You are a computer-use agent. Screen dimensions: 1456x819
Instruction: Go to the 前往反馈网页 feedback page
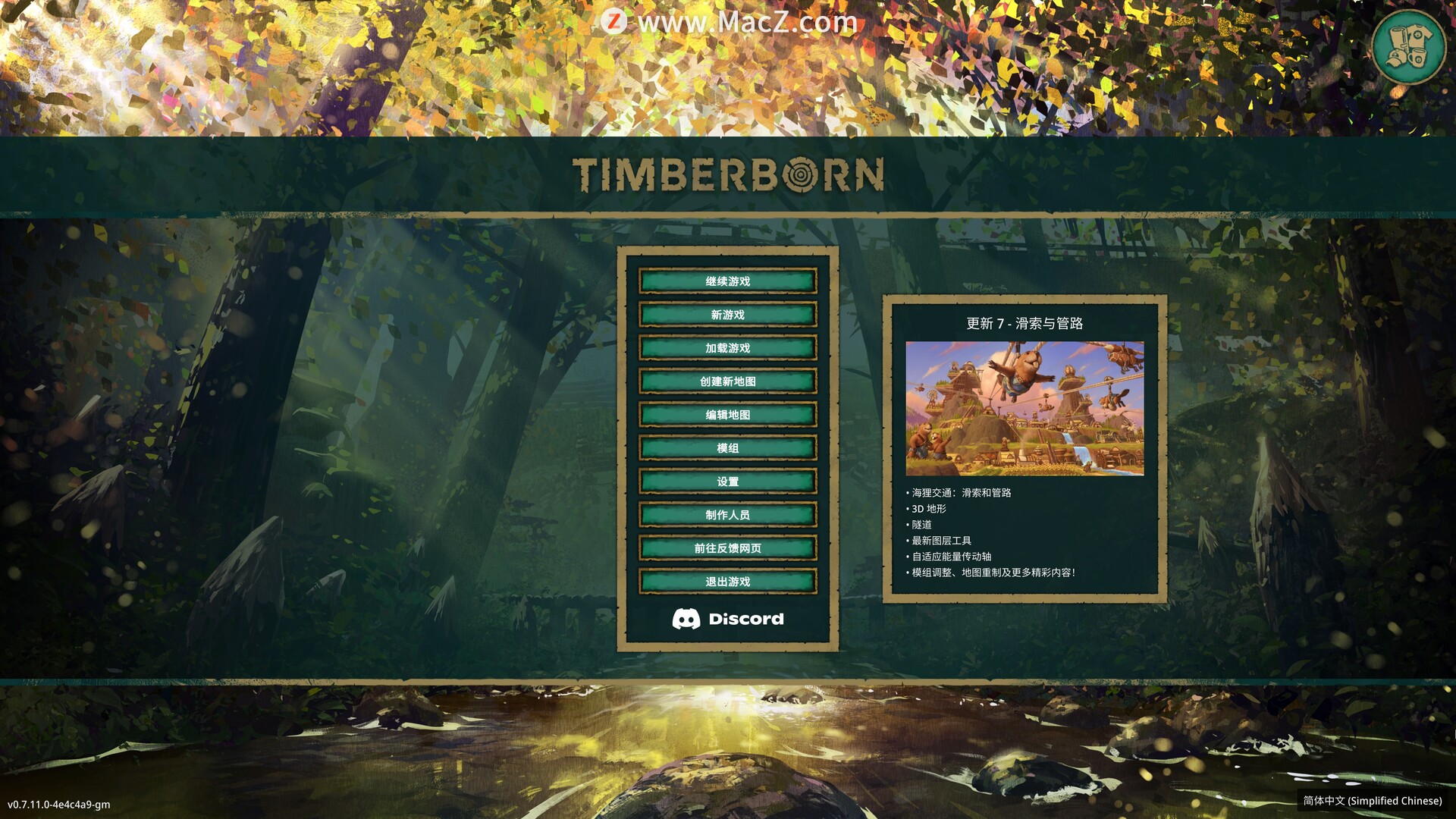[x=727, y=548]
